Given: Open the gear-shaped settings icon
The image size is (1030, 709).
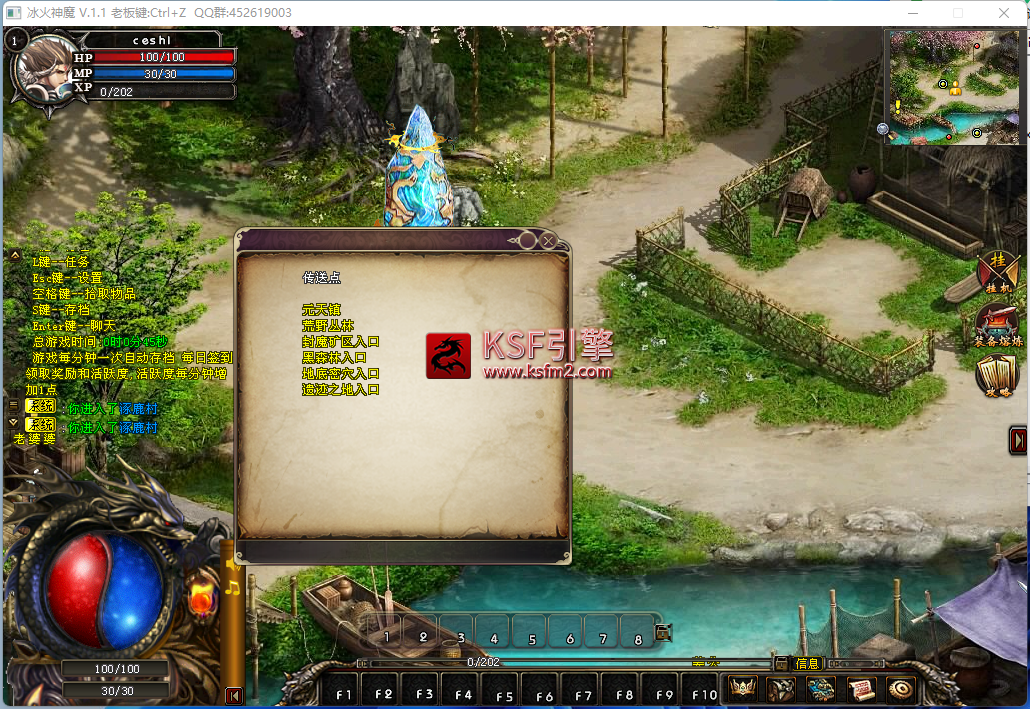Looking at the screenshot, I should 901,687.
